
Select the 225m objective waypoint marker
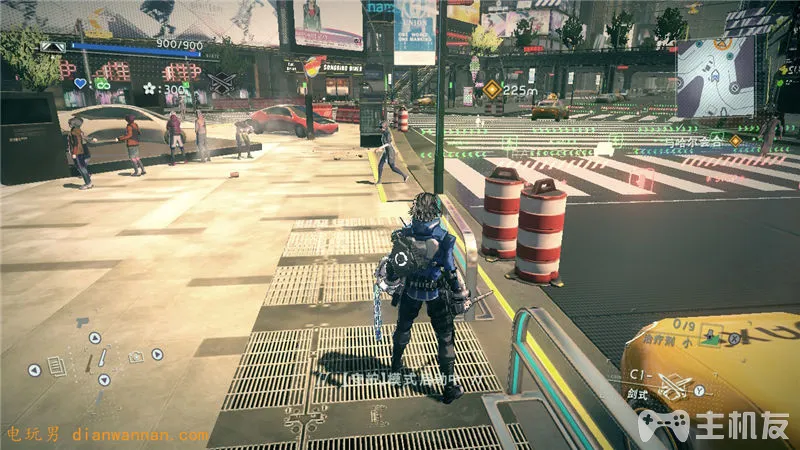492,89
